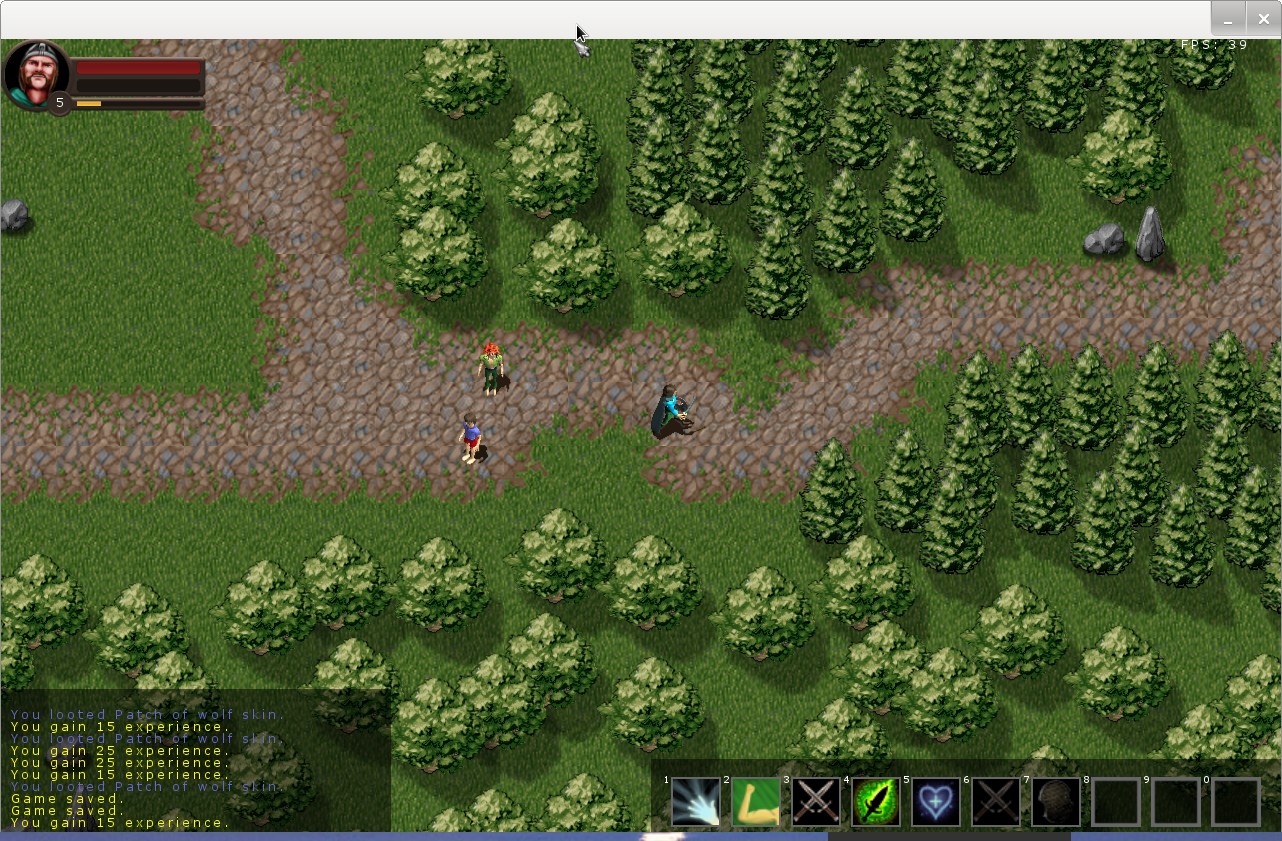
Task: Click the bearded warrior portrait
Action: (36, 74)
